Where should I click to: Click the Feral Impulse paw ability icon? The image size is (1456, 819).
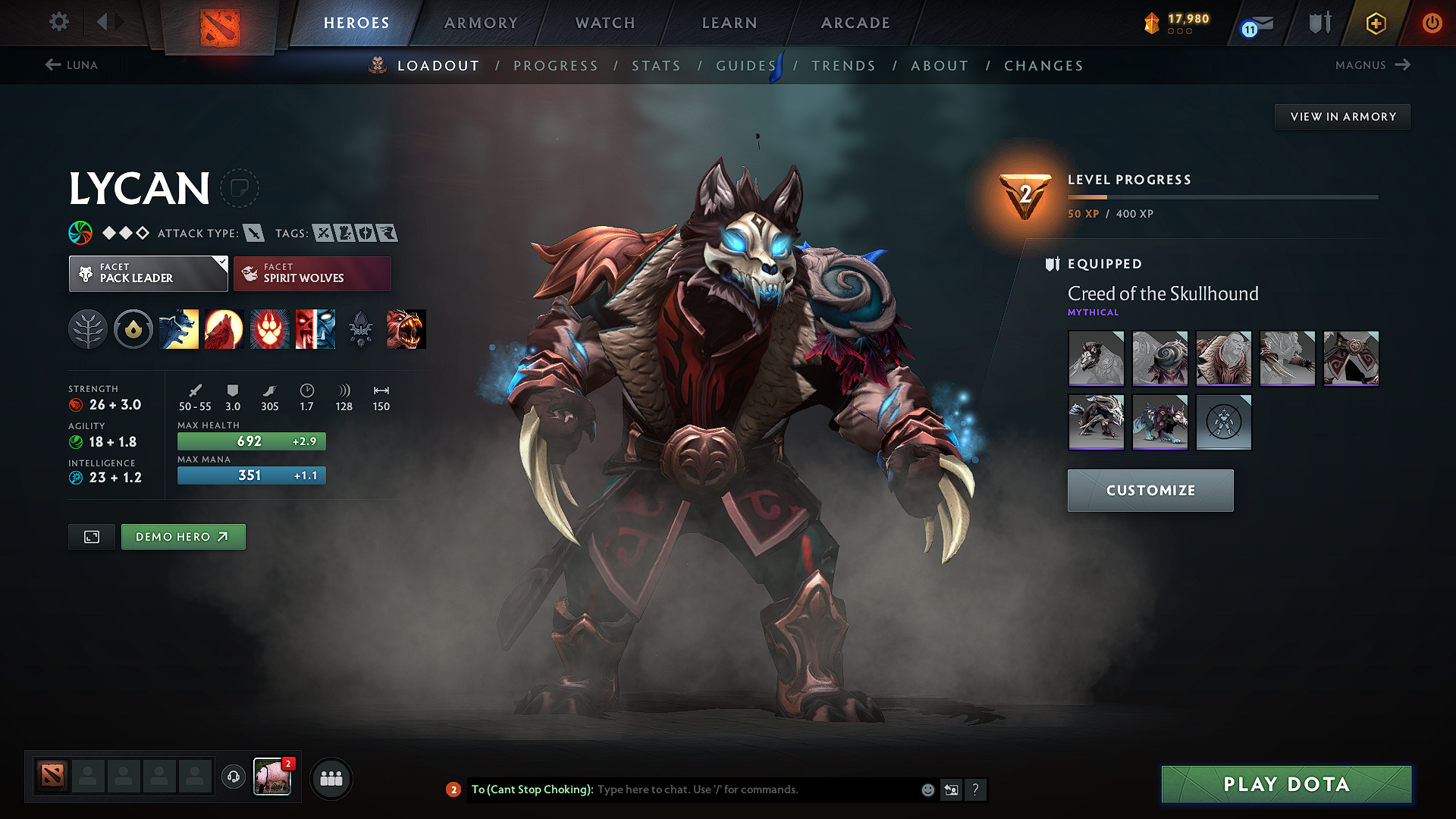coord(269,329)
